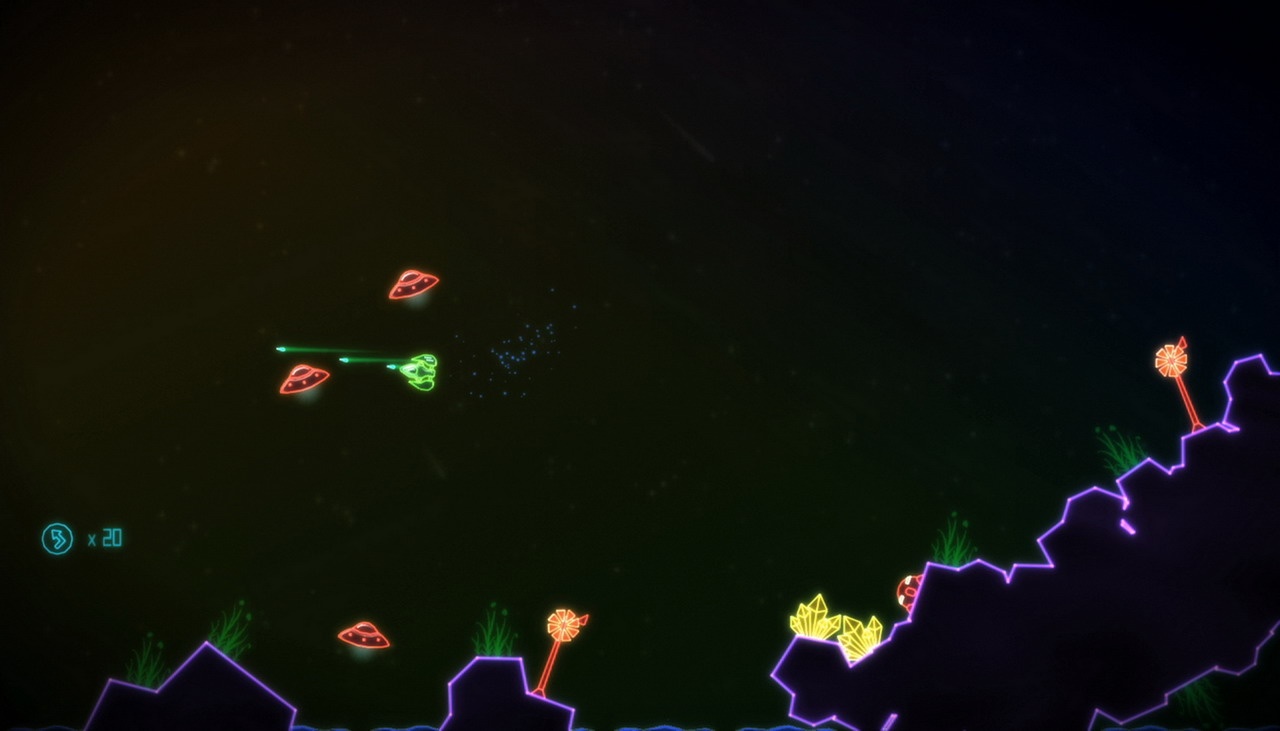Click the grass tuft atop the right cliff
Viewport: 1280px width, 731px height.
coord(1118,450)
